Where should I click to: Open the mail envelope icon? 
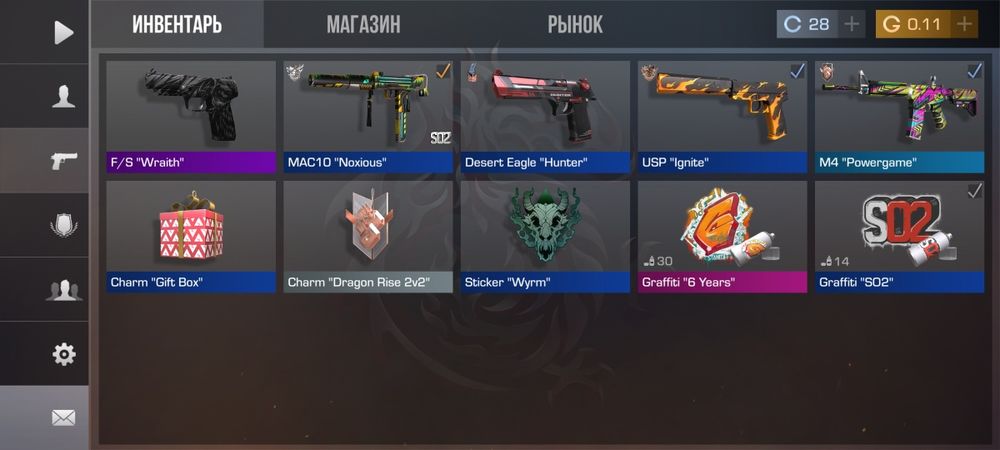point(63,417)
